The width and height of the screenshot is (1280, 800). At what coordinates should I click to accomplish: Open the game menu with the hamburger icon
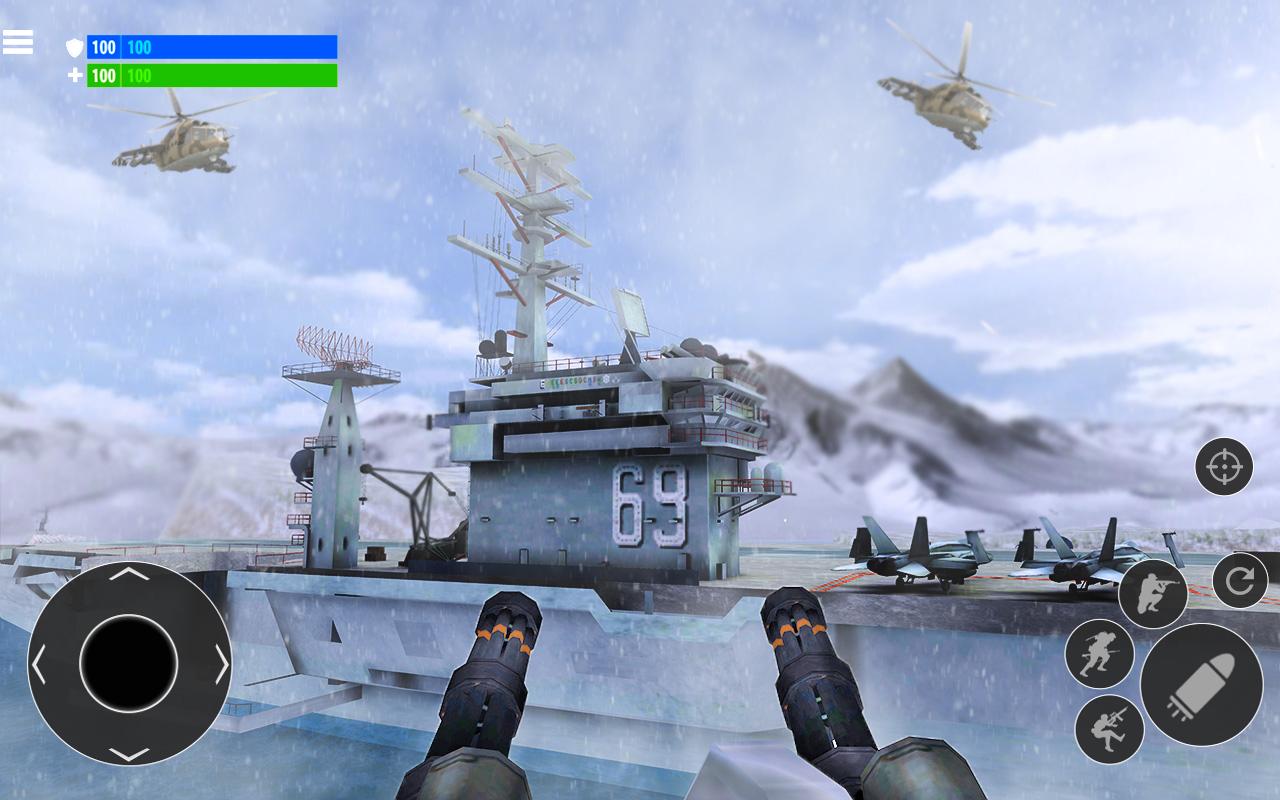(18, 42)
